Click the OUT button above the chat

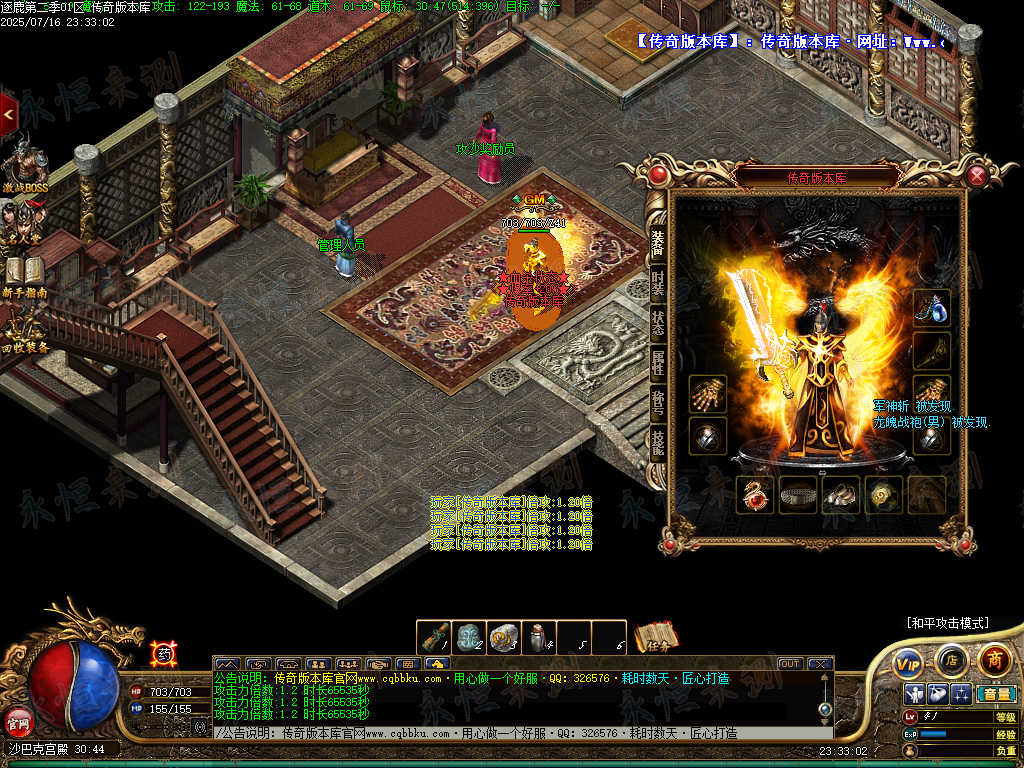(790, 663)
